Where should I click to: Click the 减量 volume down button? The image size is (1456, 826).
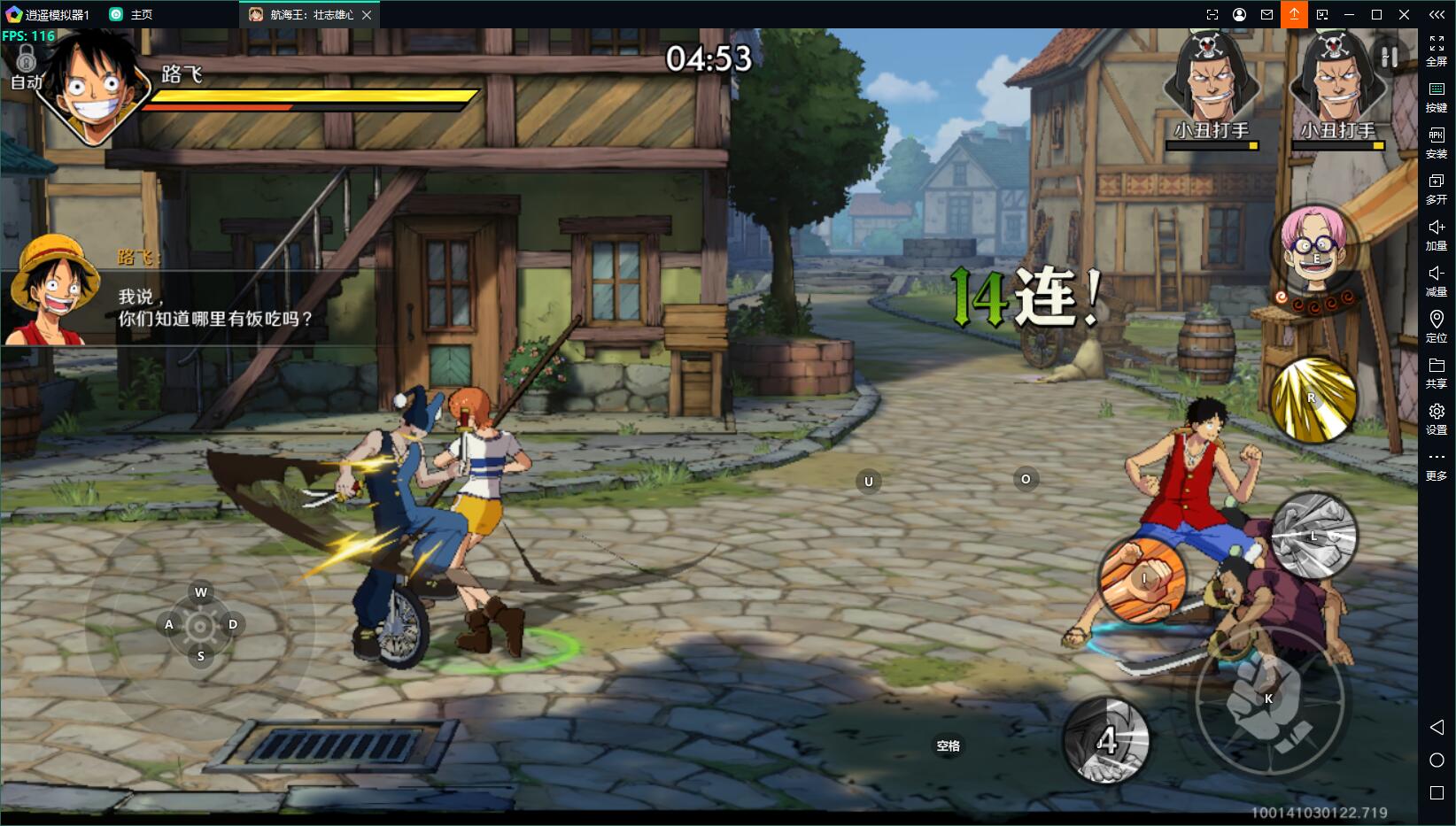tap(1437, 280)
